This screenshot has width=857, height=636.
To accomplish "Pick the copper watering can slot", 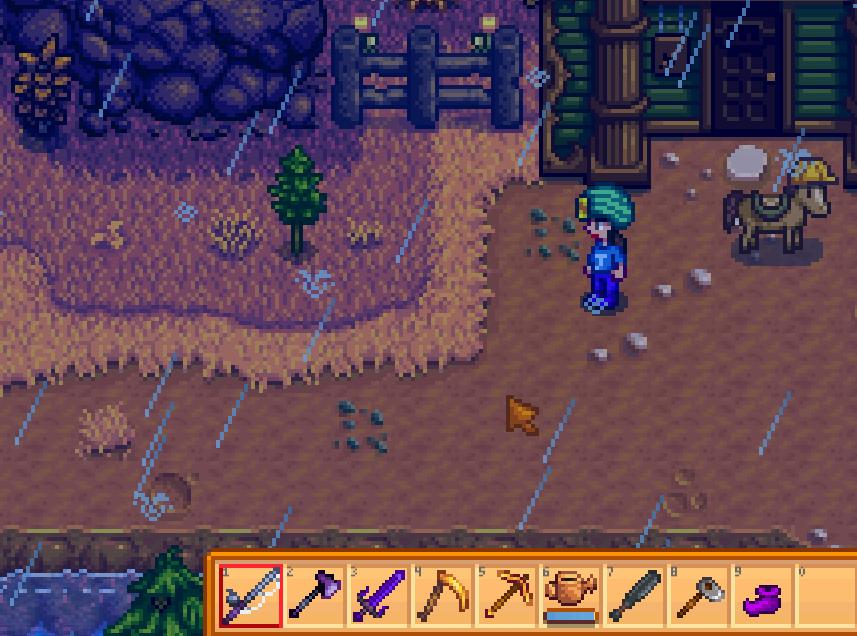I will point(570,596).
